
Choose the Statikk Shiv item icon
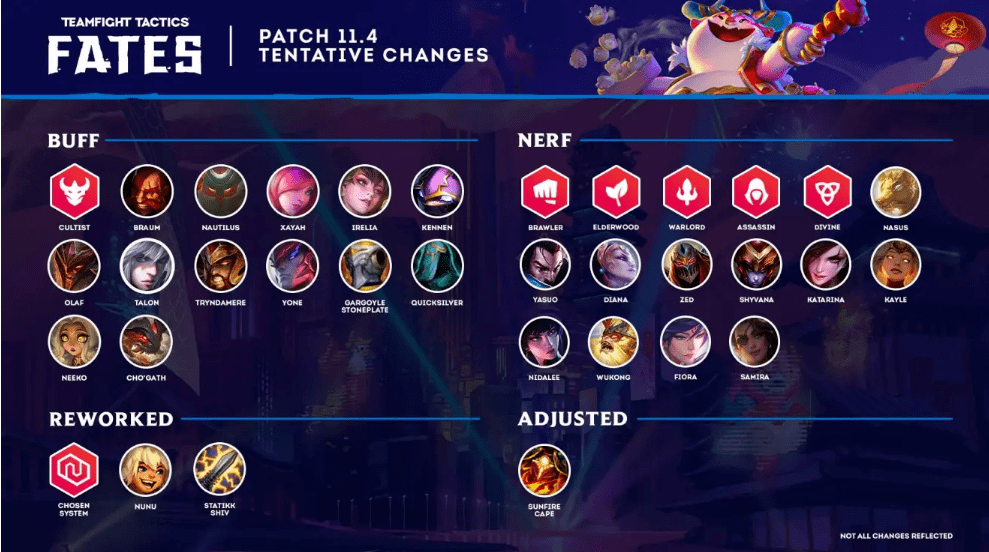click(x=219, y=469)
